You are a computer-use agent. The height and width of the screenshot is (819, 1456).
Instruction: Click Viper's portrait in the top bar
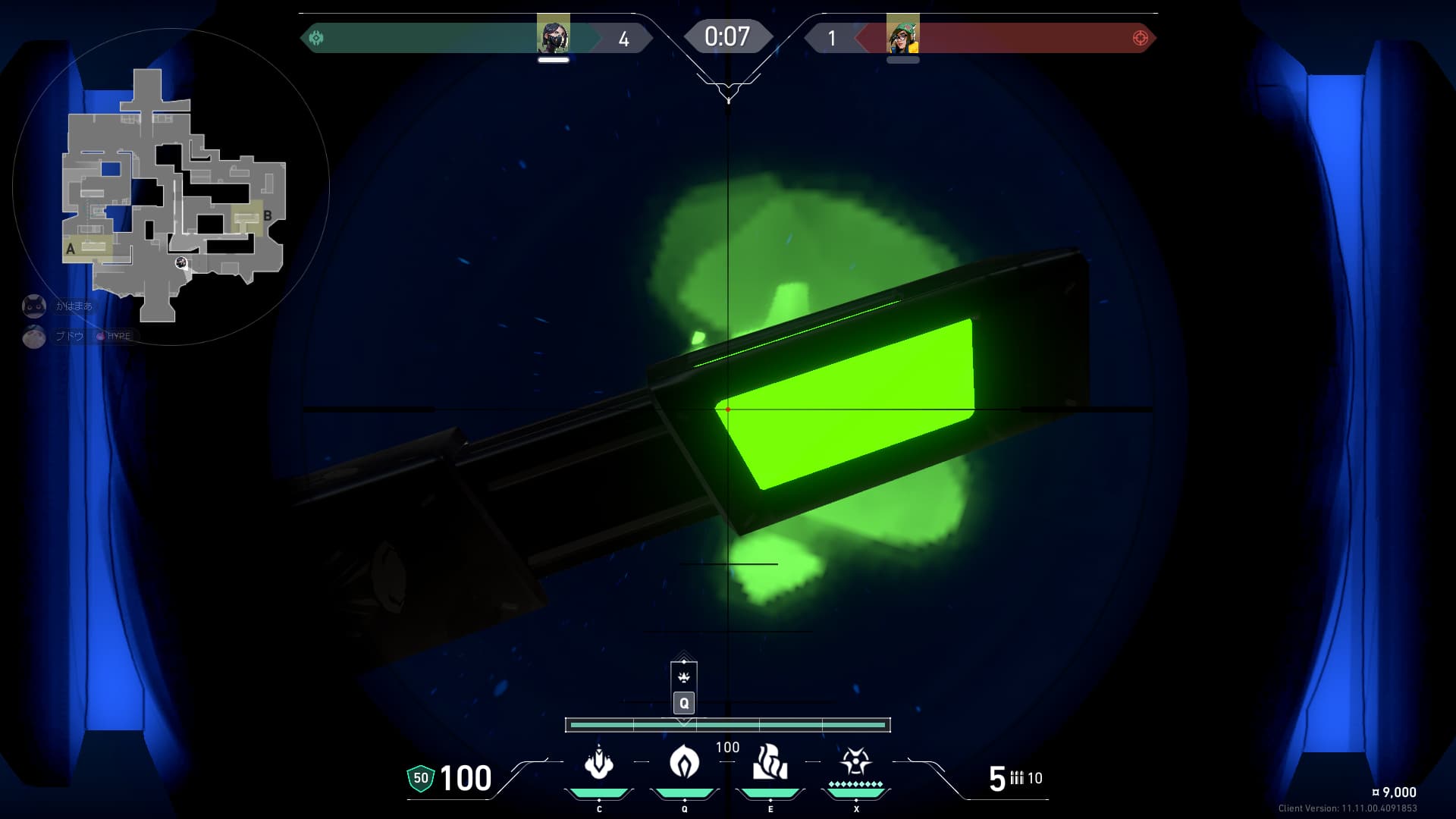tap(553, 35)
